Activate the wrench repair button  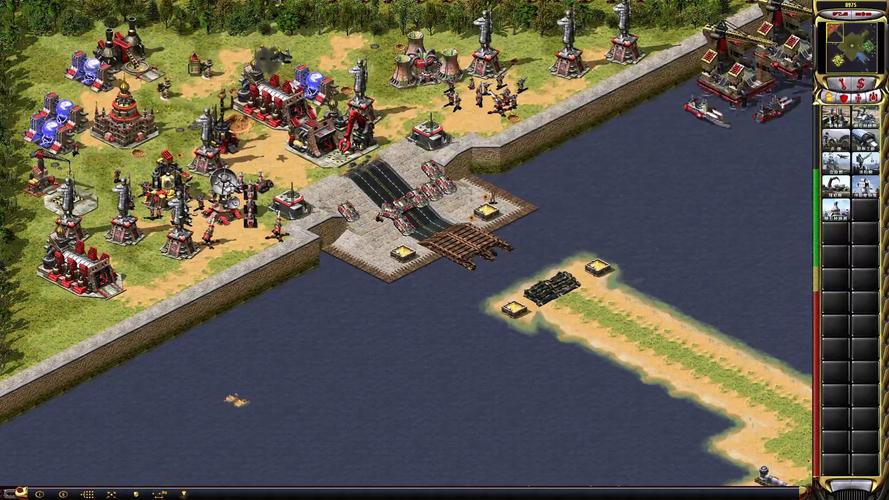[x=842, y=83]
